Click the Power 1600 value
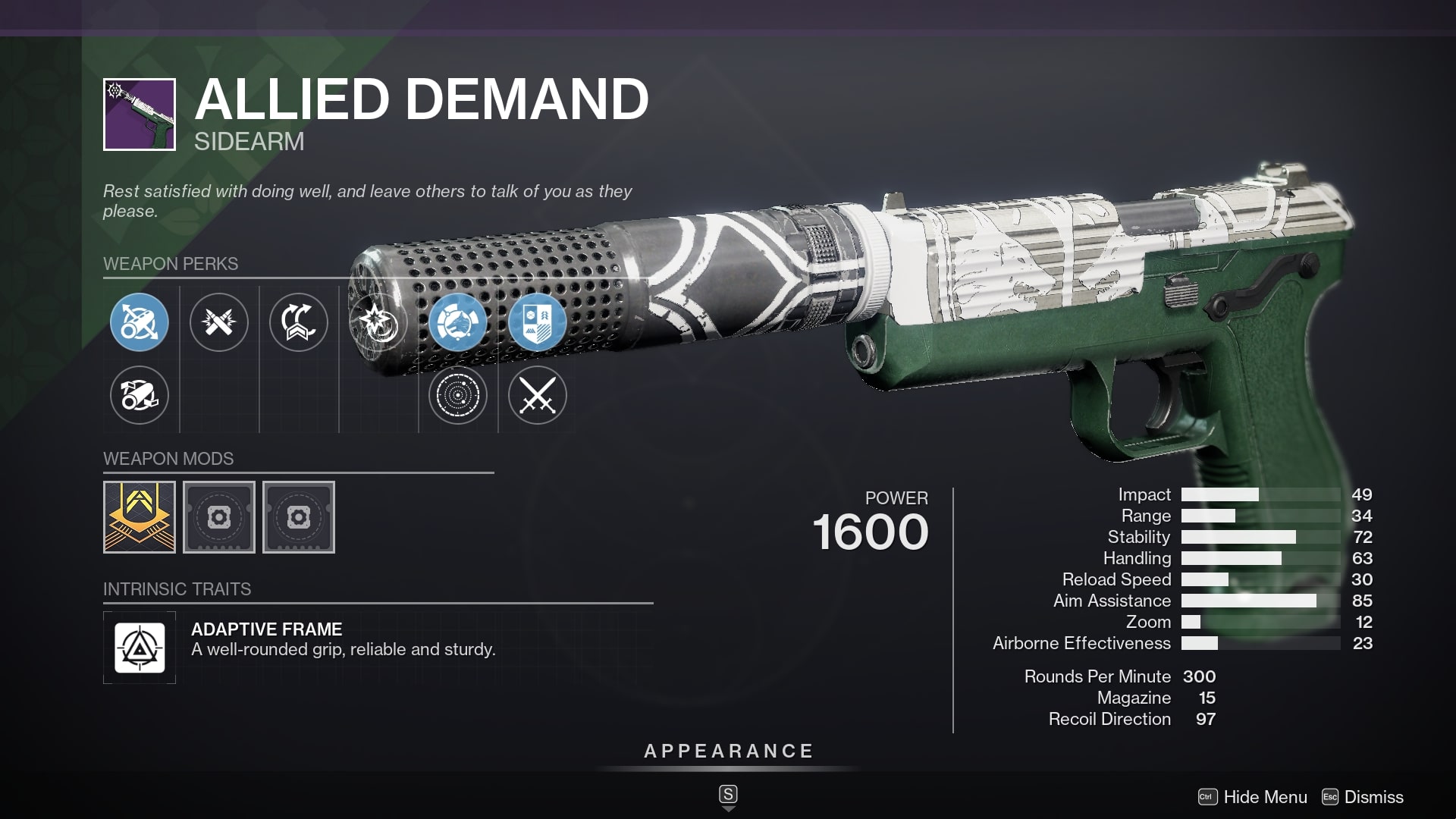Image resolution: width=1456 pixels, height=819 pixels. (x=869, y=531)
